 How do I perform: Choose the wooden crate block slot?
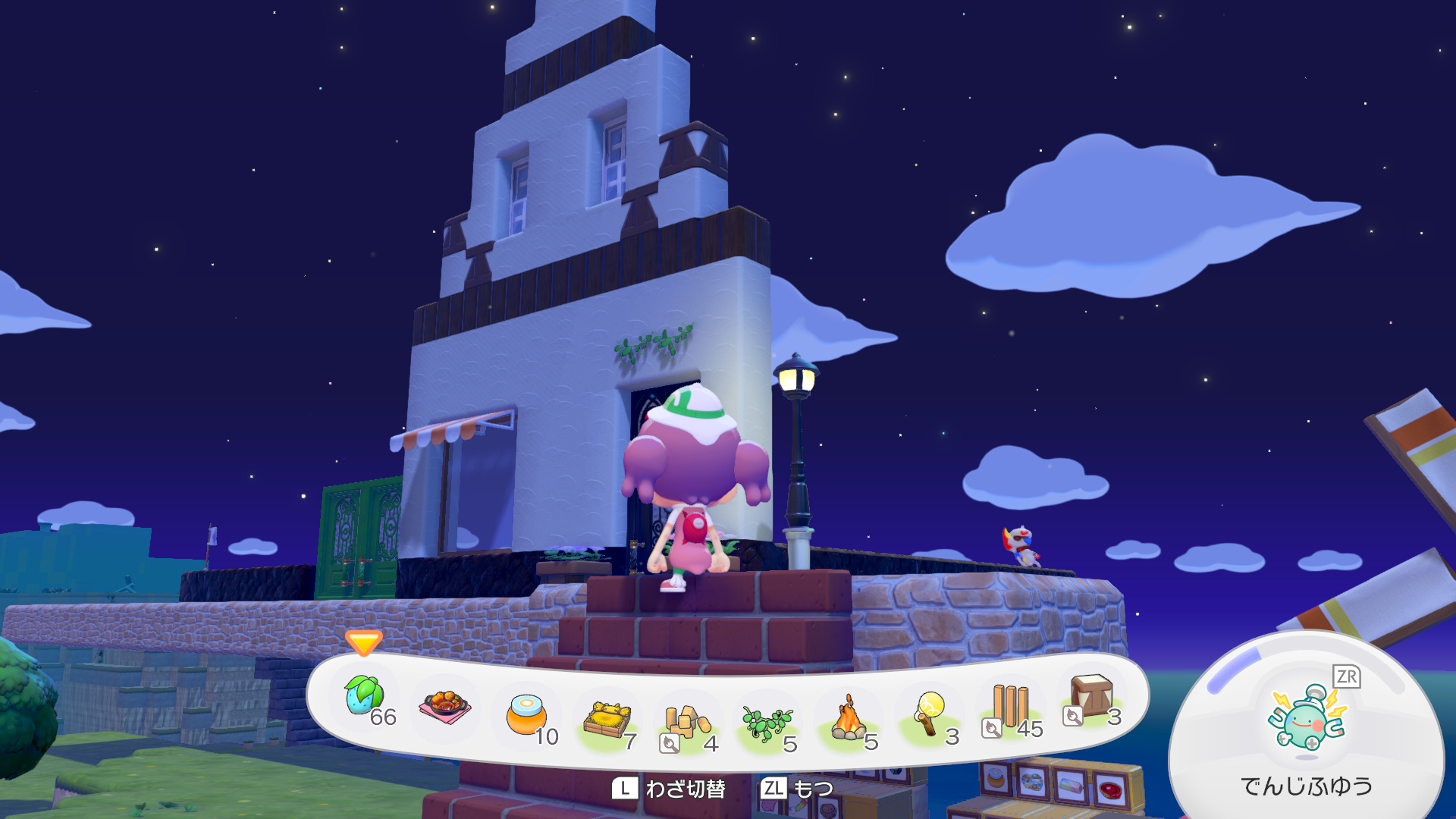1091,698
